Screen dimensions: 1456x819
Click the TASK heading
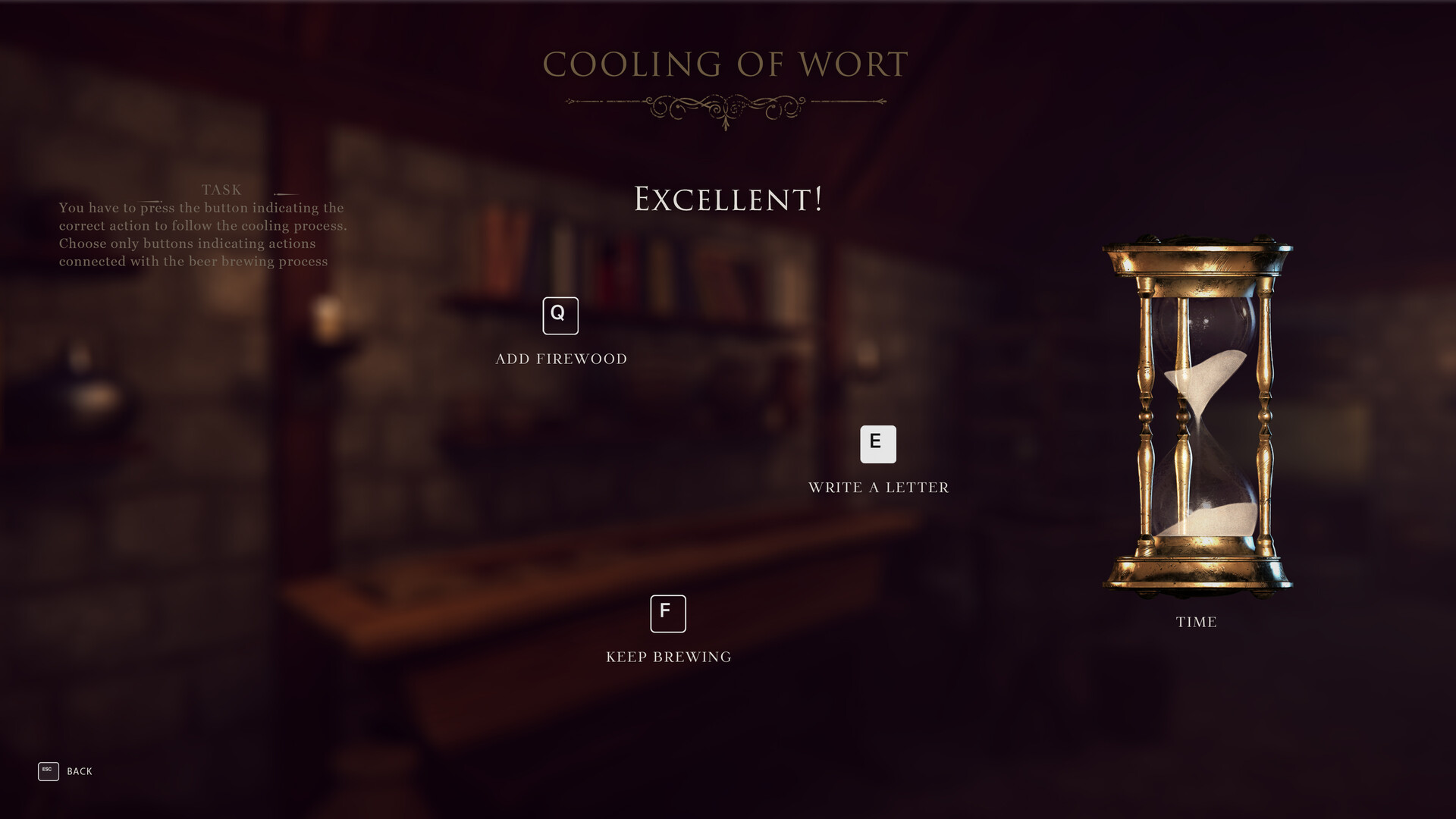[221, 190]
